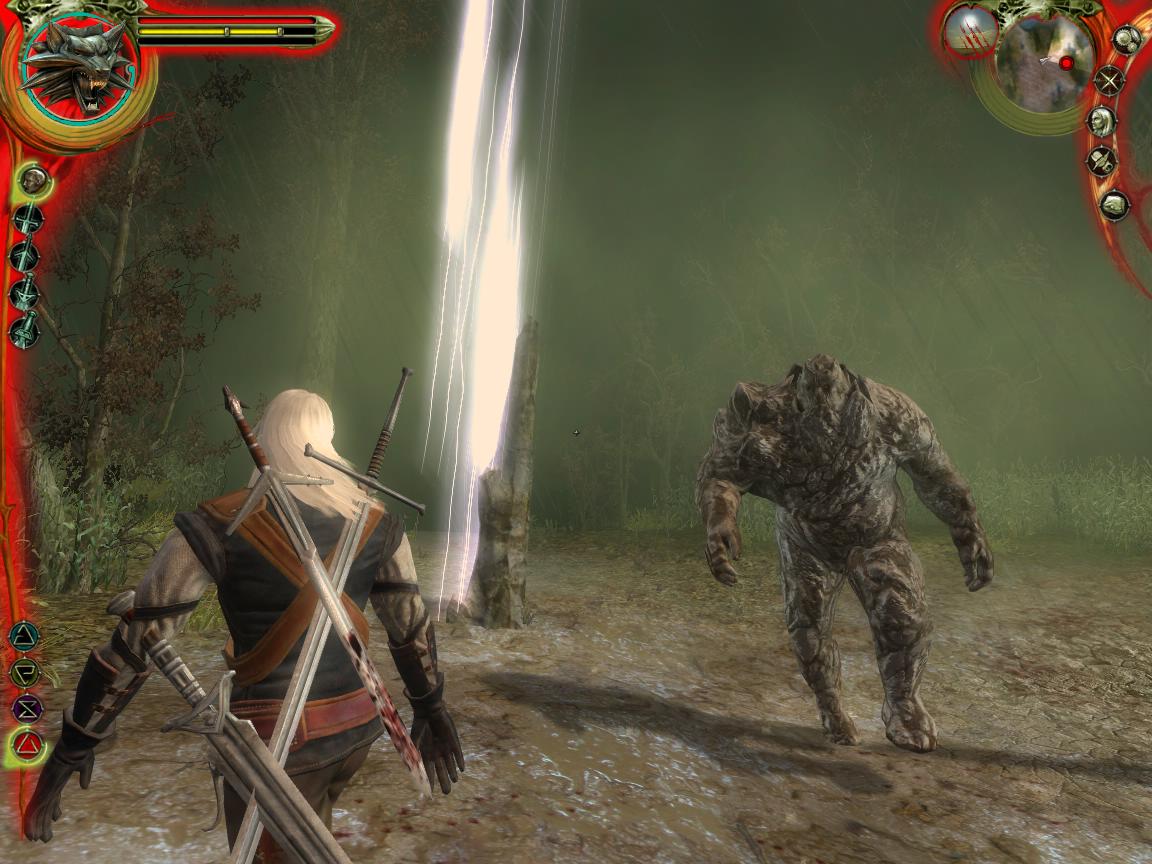Open the Geralt head character panel

point(1101,122)
